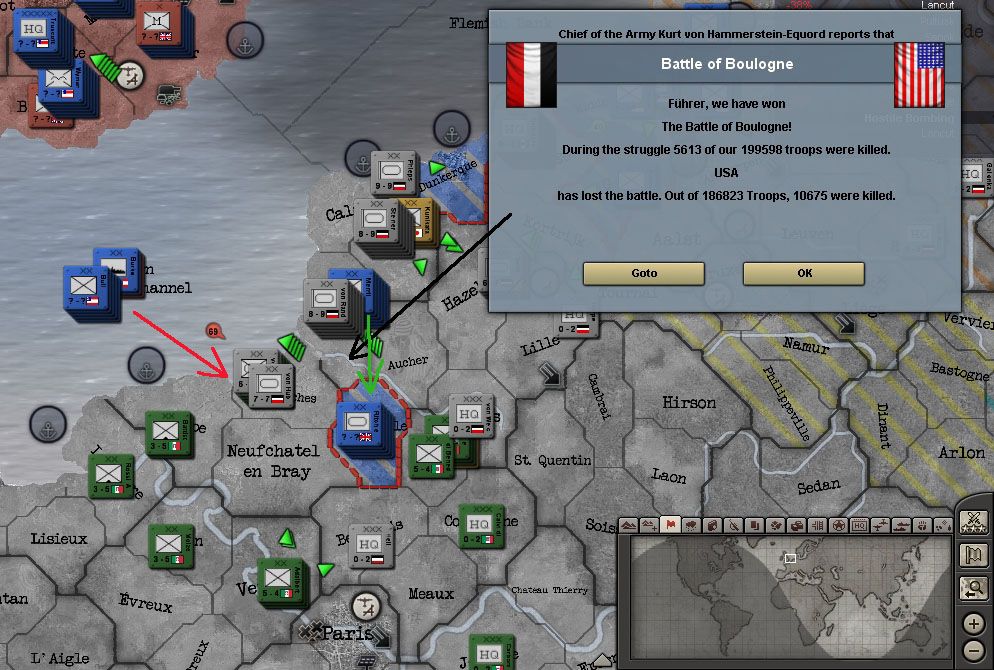The height and width of the screenshot is (670, 994).
Task: Choose the naval ship map mode tab
Action: [901, 525]
